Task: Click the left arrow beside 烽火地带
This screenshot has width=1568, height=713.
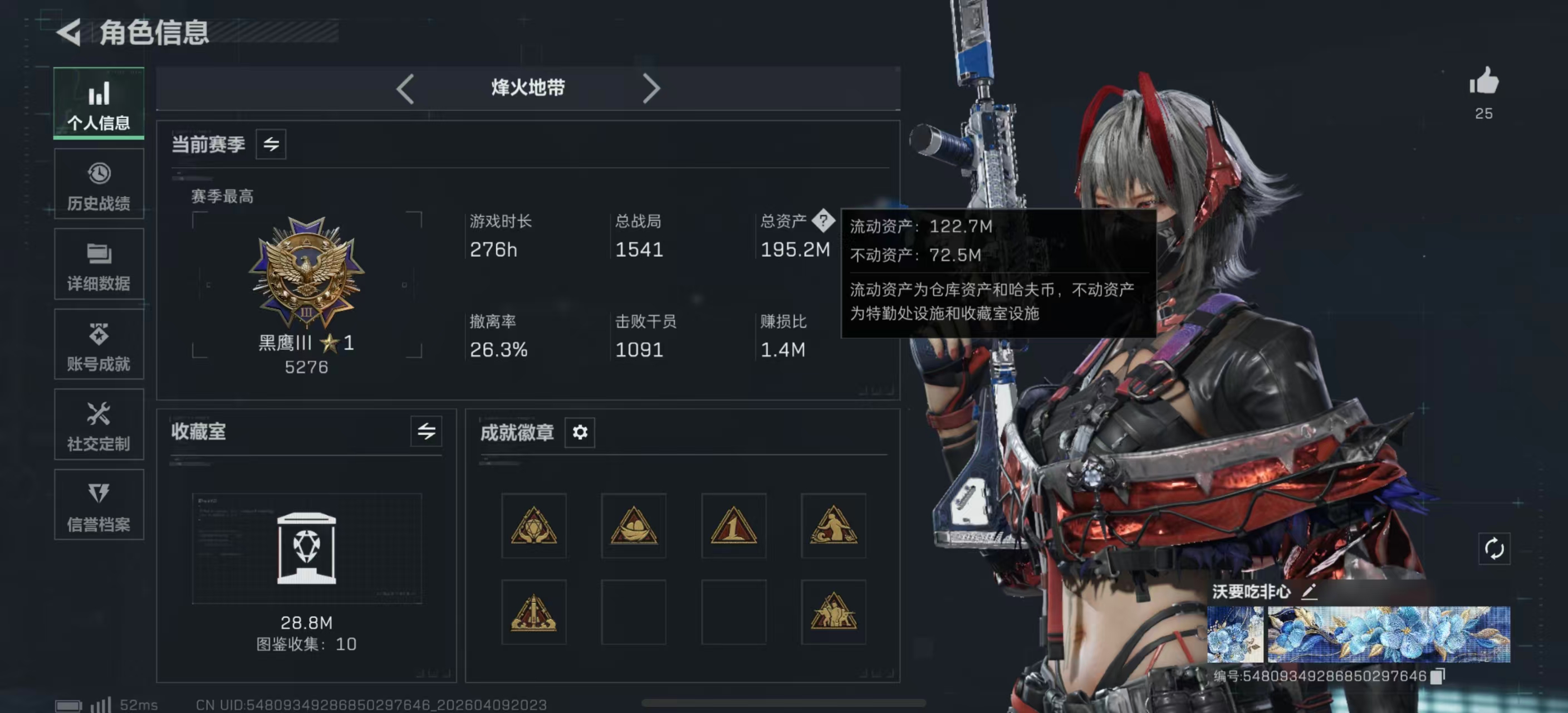Action: coord(405,89)
